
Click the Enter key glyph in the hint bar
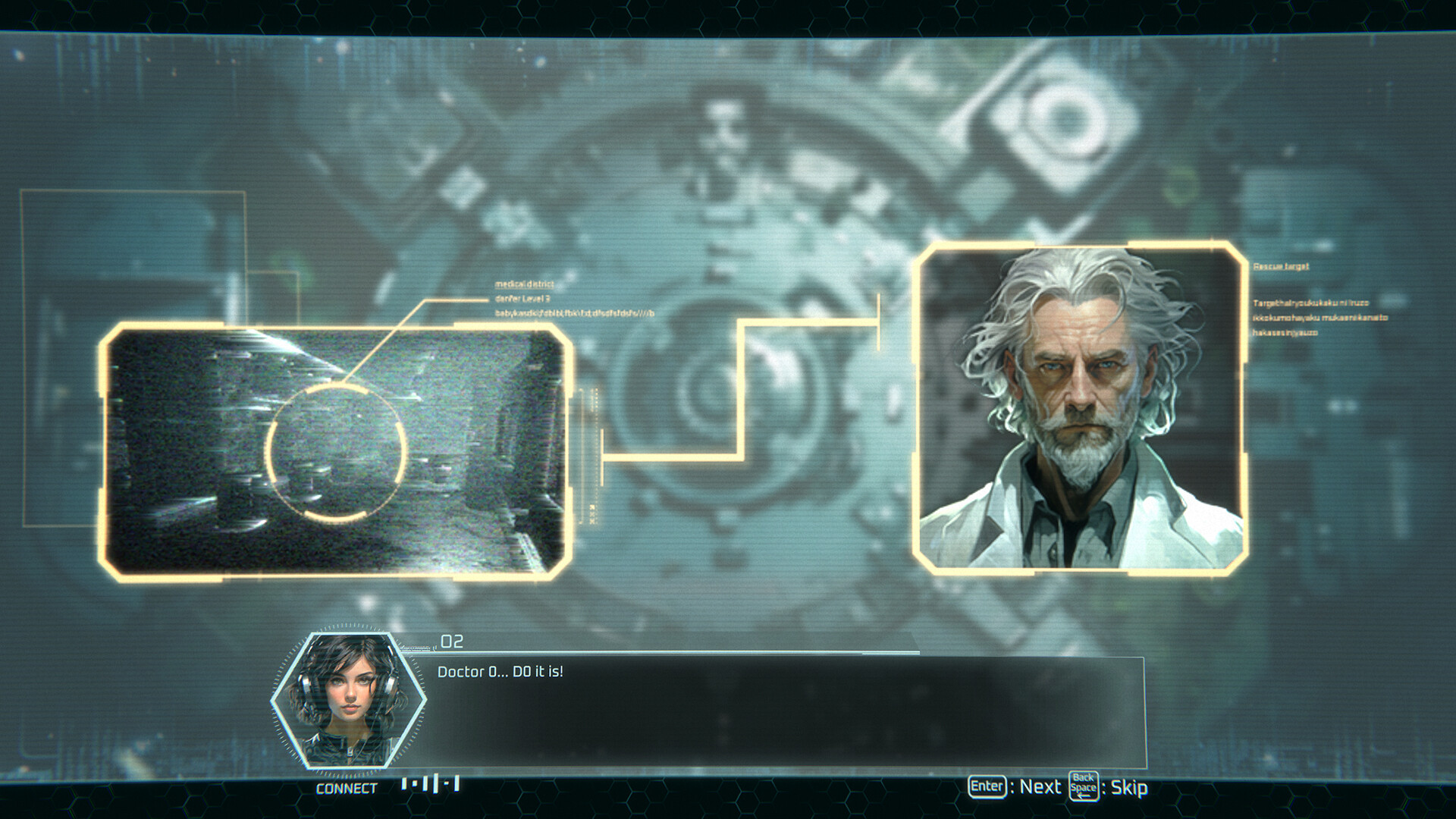click(x=986, y=787)
